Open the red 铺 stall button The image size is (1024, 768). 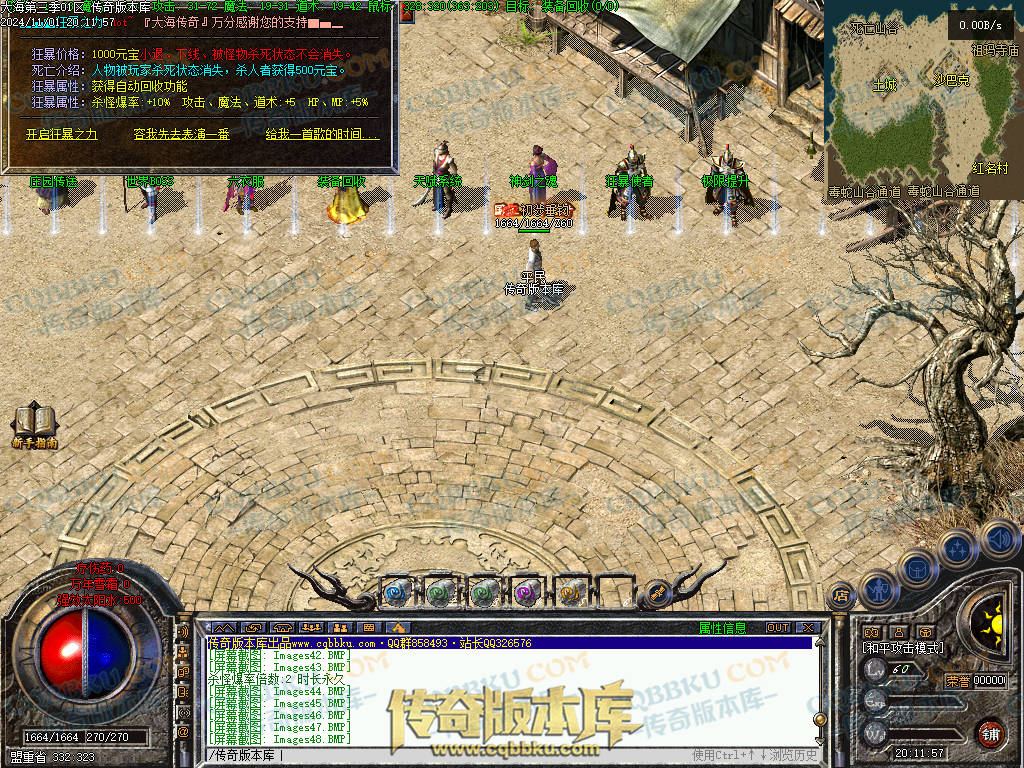990,733
